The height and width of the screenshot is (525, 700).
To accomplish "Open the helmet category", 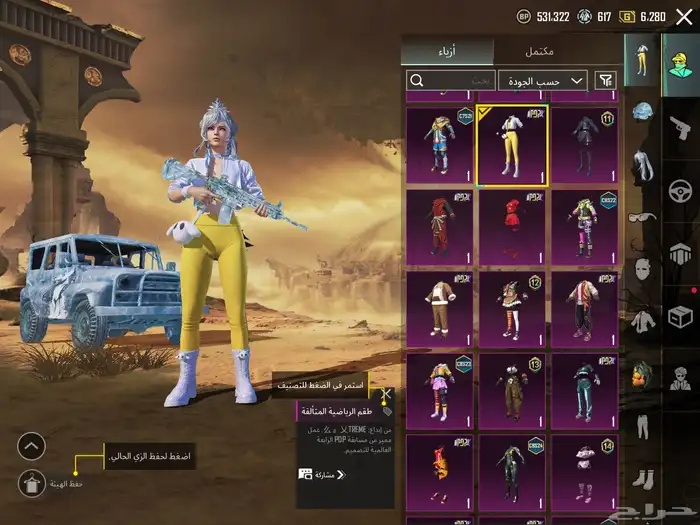I will [x=642, y=109].
